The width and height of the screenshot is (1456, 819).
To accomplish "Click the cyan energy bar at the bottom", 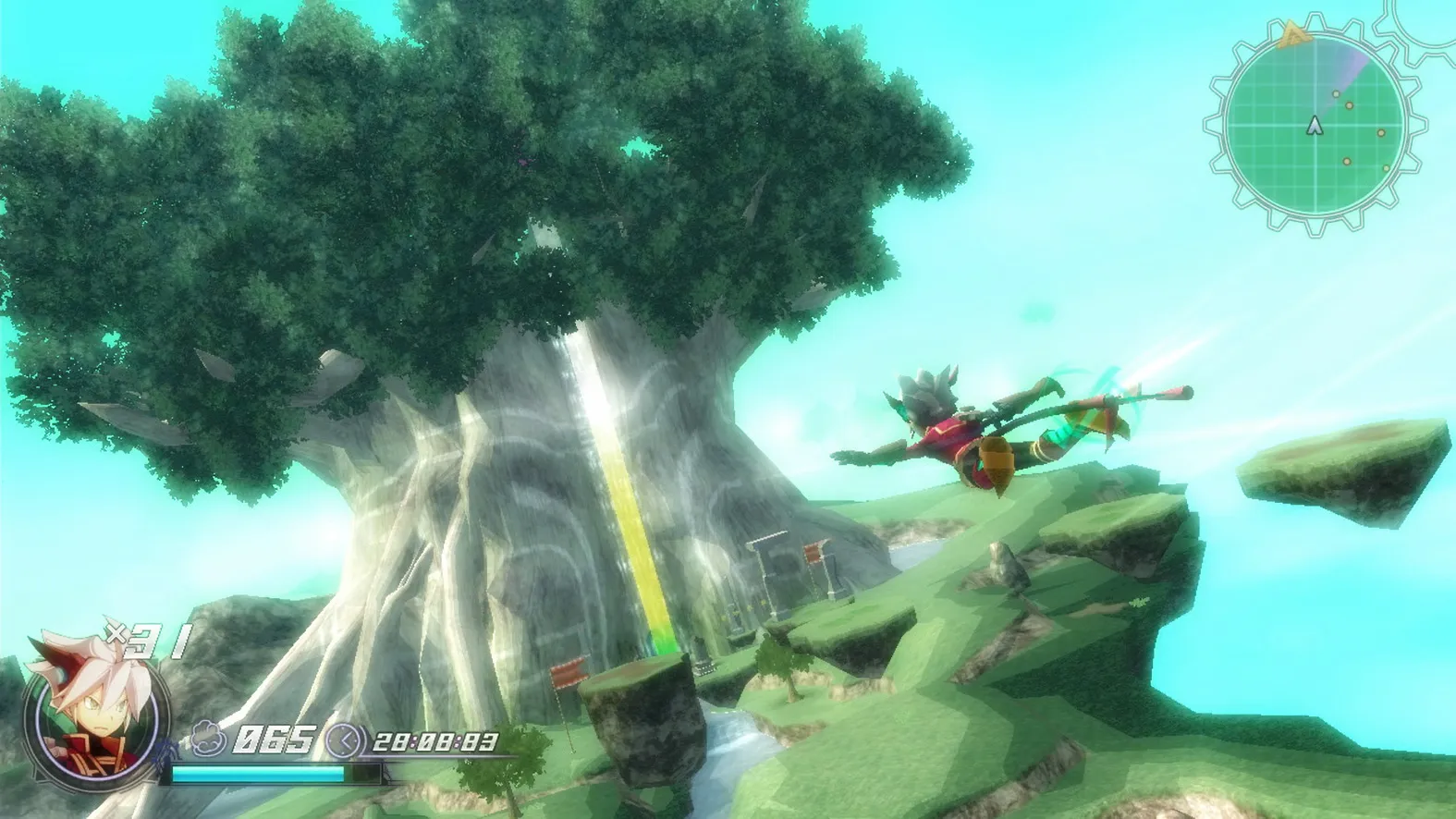I will pos(257,773).
